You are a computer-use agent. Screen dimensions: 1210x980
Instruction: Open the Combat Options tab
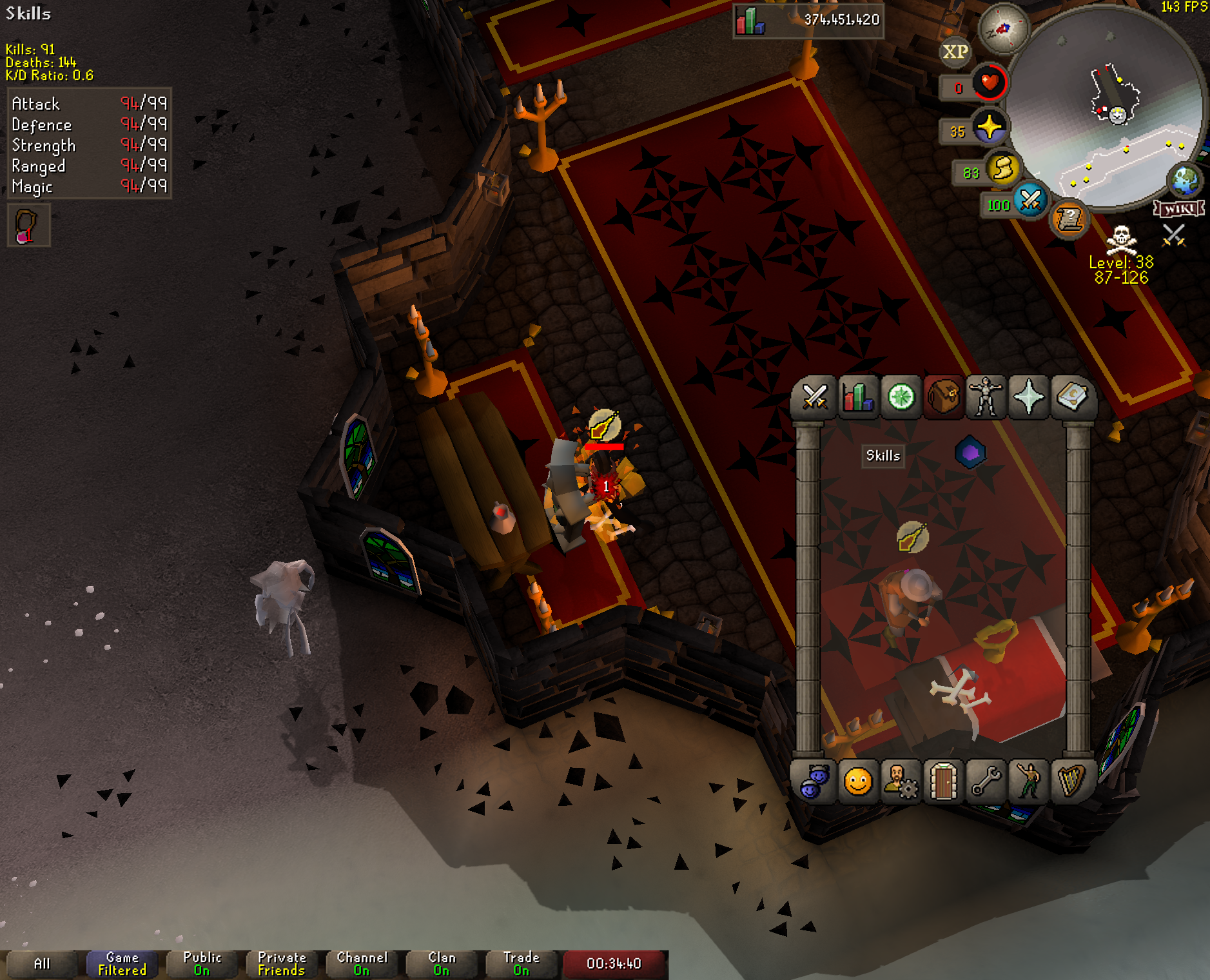coord(815,397)
